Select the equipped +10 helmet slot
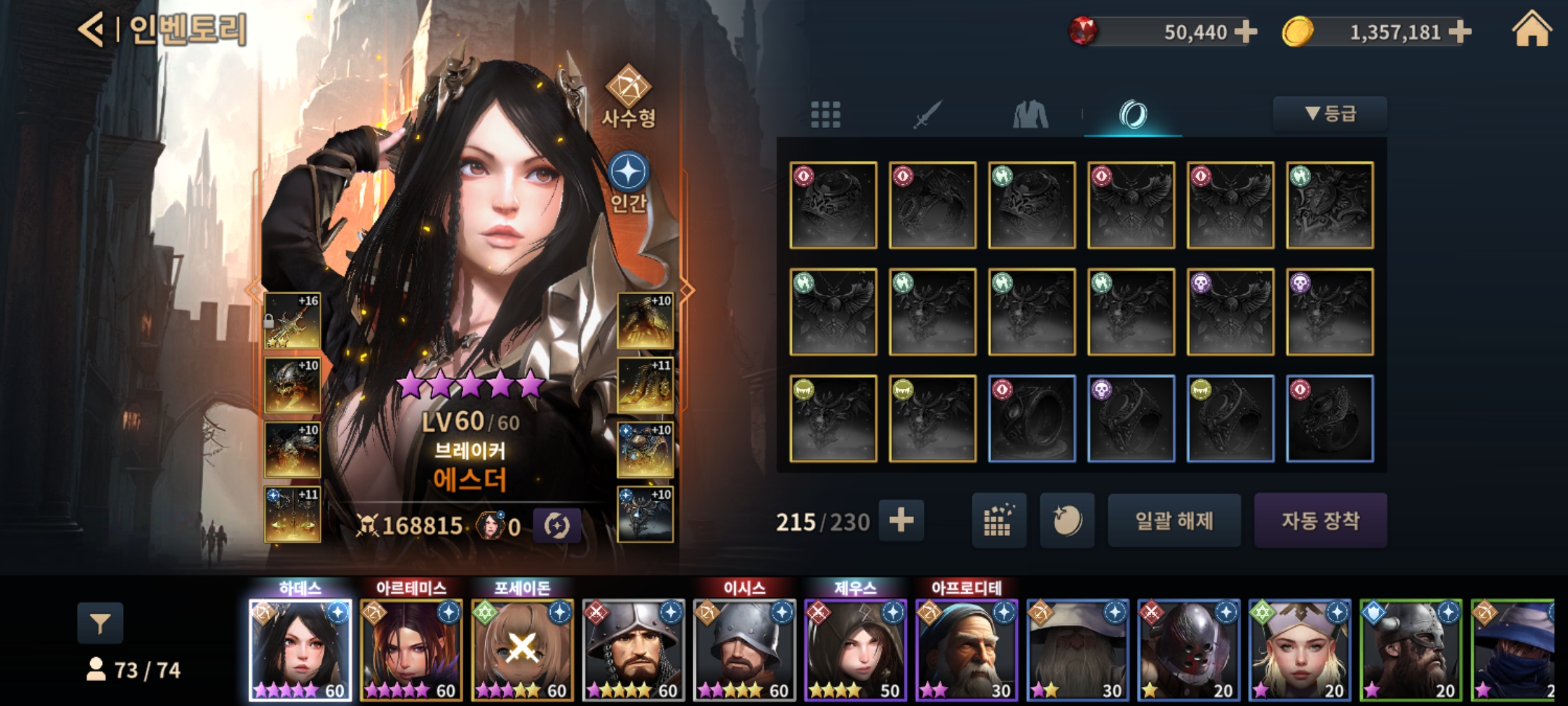 pos(292,385)
